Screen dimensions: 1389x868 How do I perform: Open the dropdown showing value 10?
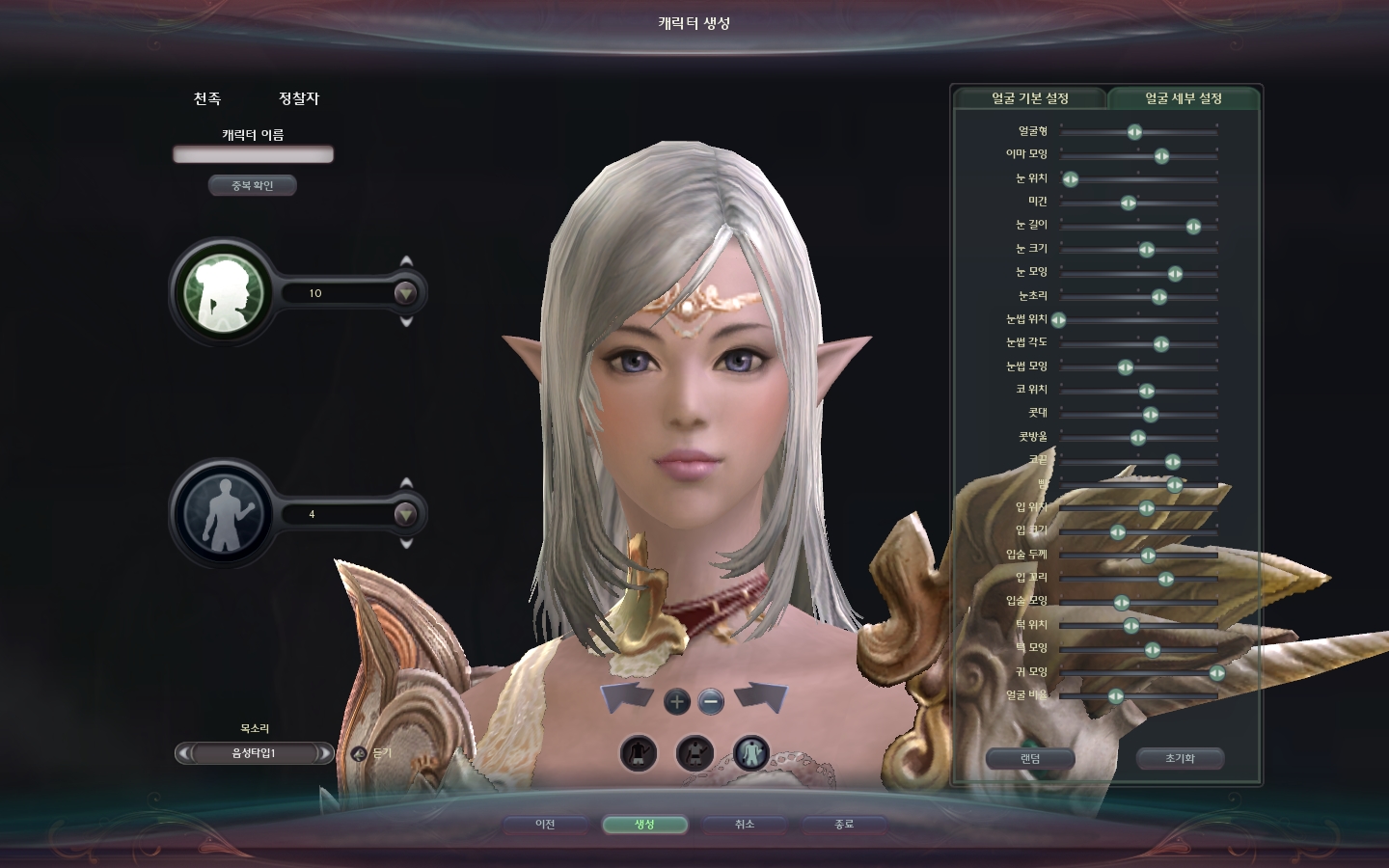point(405,292)
